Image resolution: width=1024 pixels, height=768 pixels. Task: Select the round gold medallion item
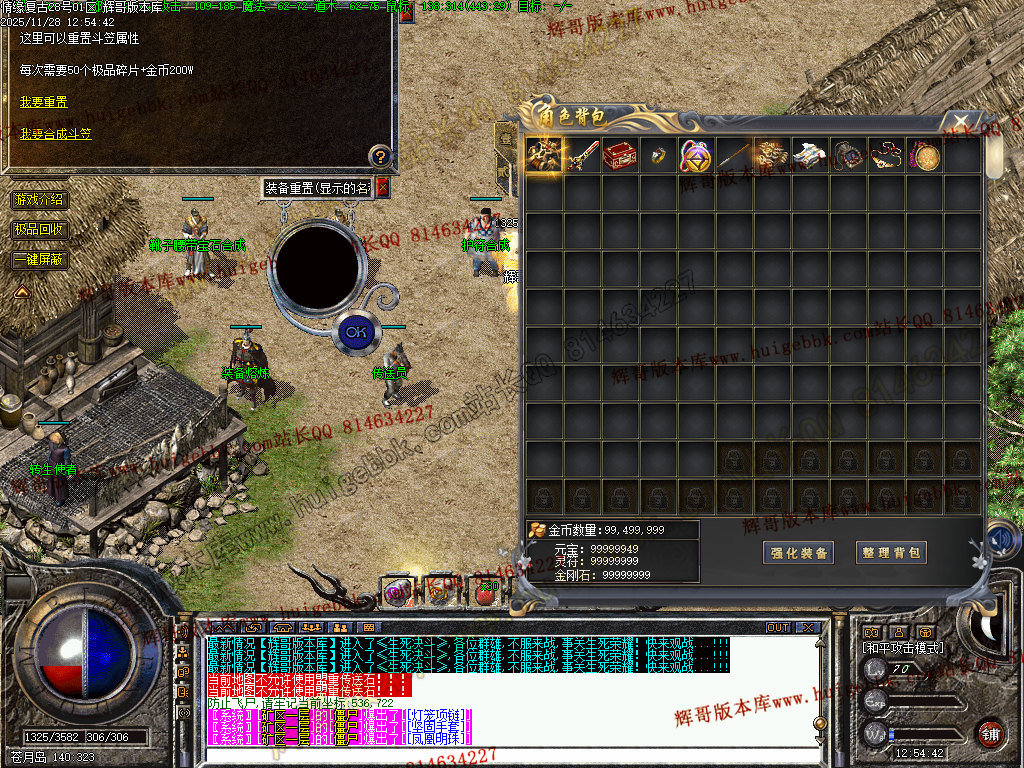point(924,155)
